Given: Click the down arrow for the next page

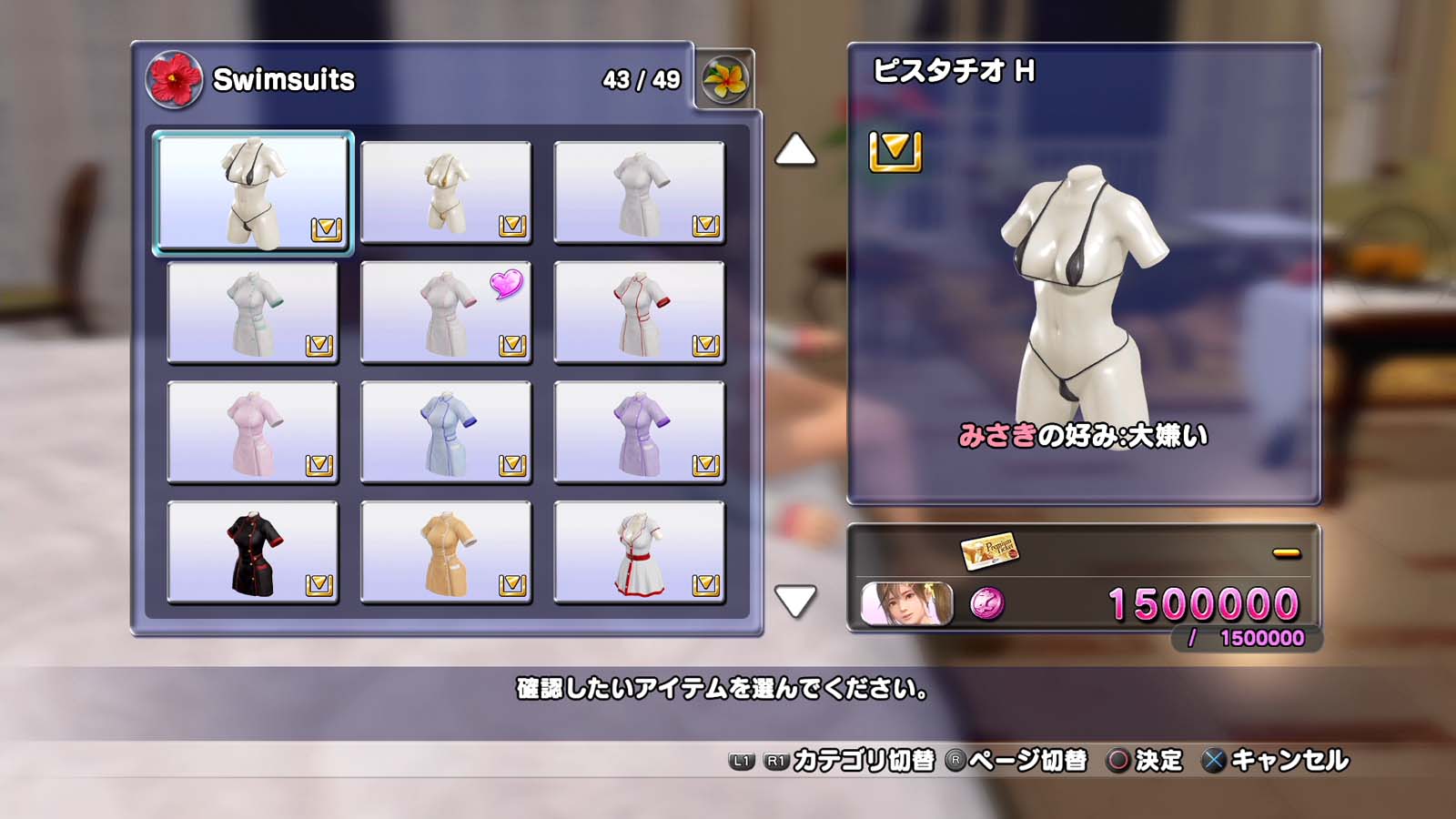Looking at the screenshot, I should (x=795, y=601).
